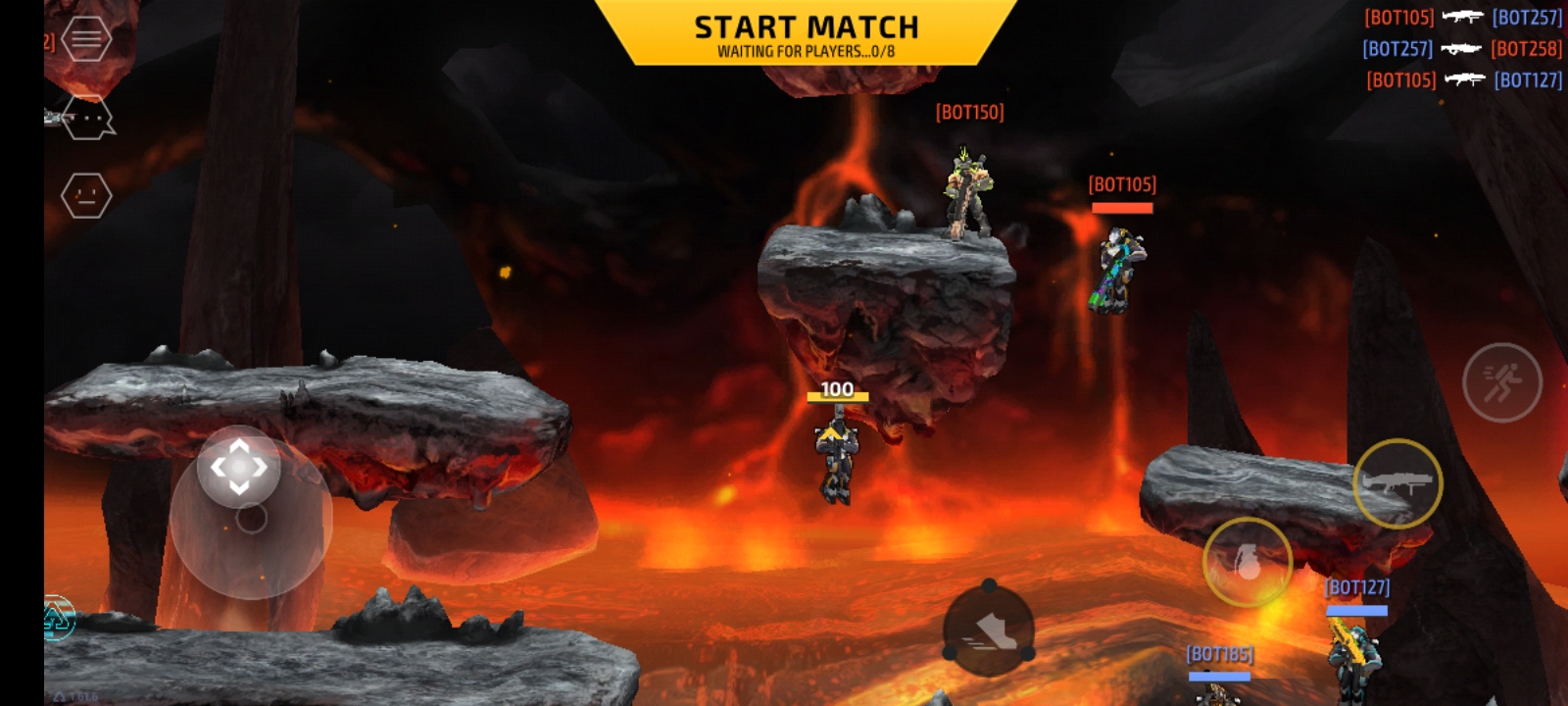Activate the winged boot ability
This screenshot has width=1568, height=706.
pos(989,630)
